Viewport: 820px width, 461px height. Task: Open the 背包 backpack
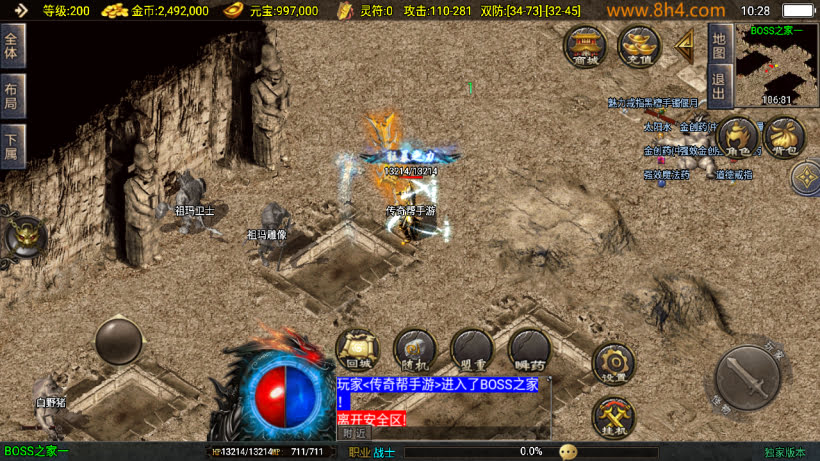[x=784, y=138]
